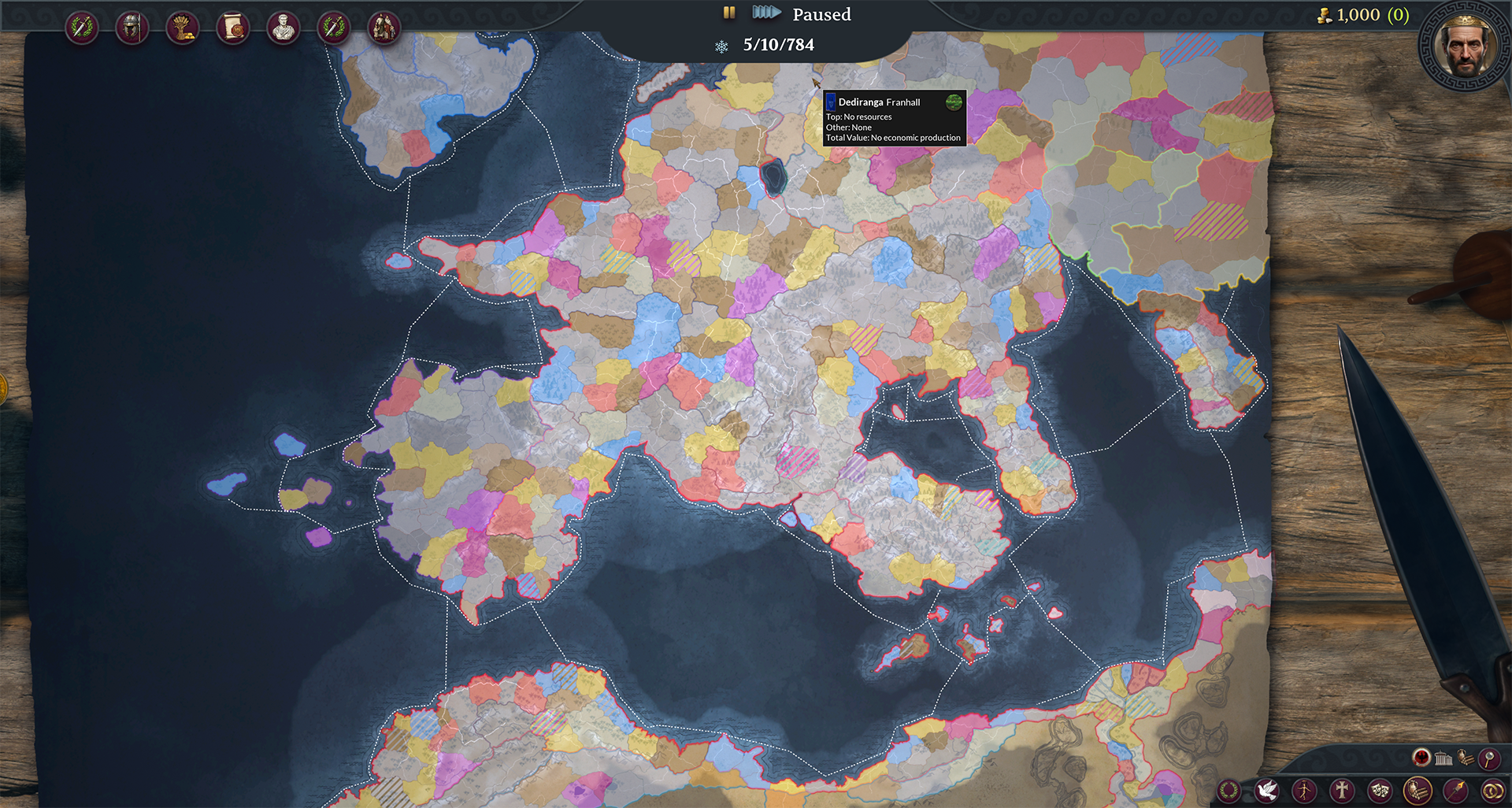Screen dimensions: 1512x808
Task: Switch to the flaming torch map mode
Action: click(x=1455, y=790)
